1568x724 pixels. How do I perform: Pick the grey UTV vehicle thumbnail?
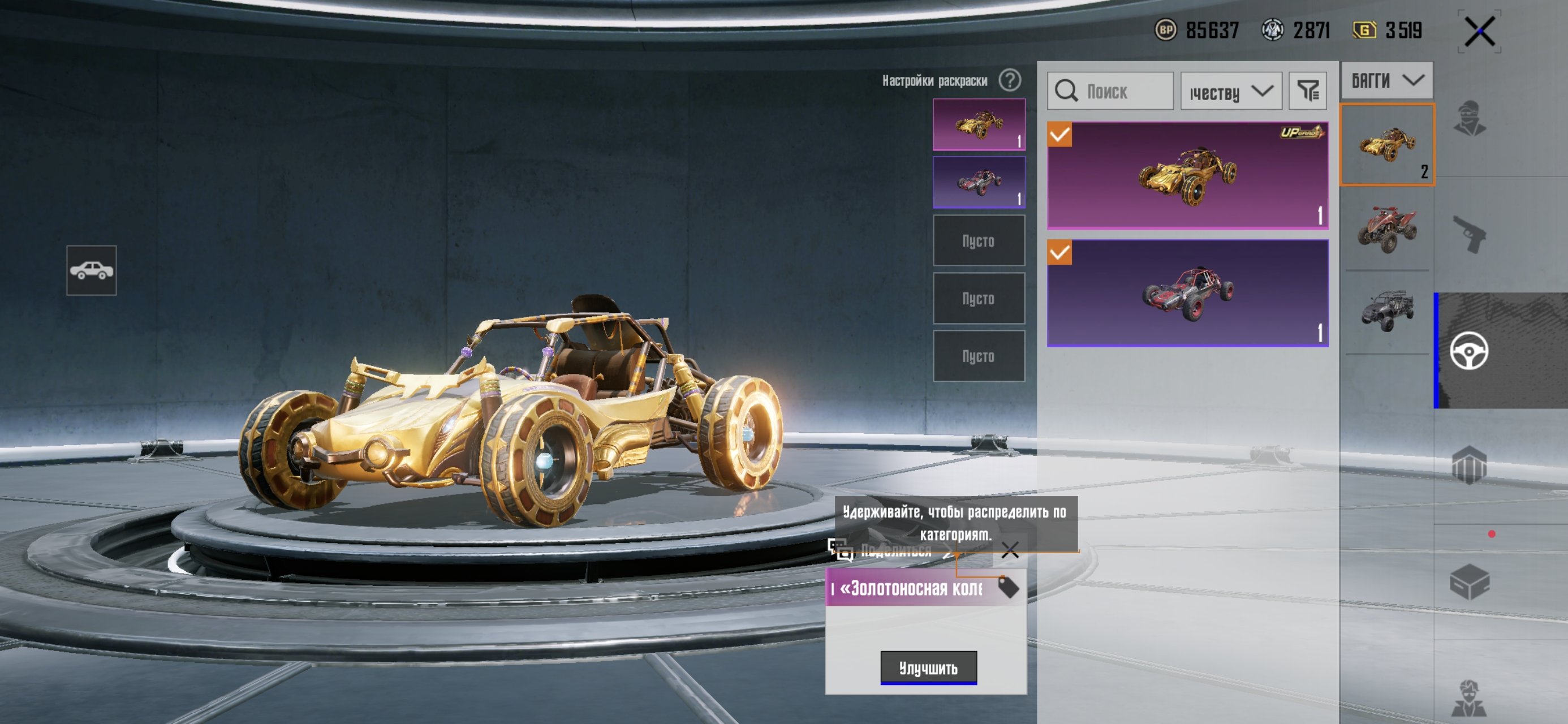coord(1386,312)
